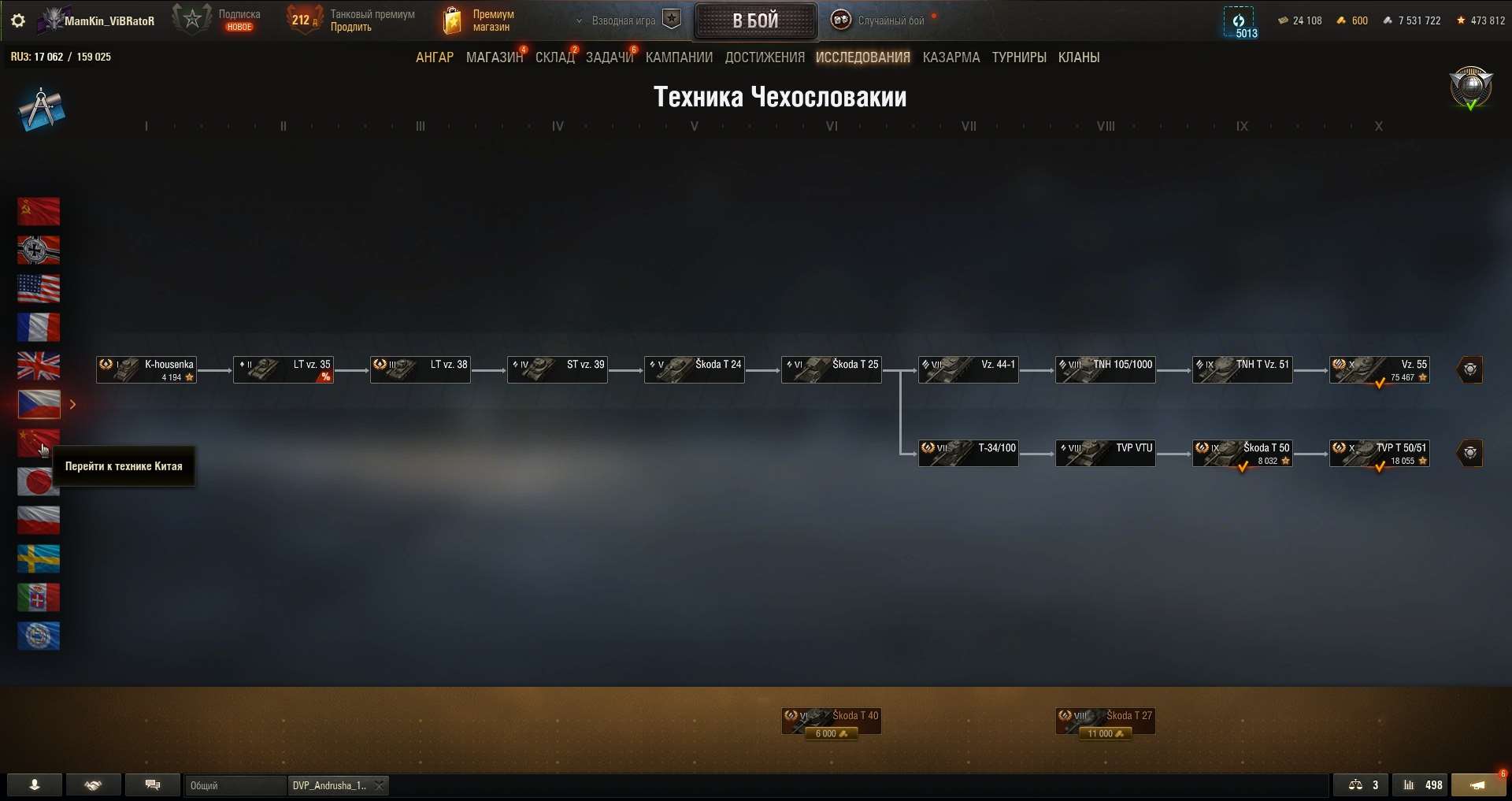Open game settings gear icon
This screenshot has width=1512, height=801.
point(17,21)
